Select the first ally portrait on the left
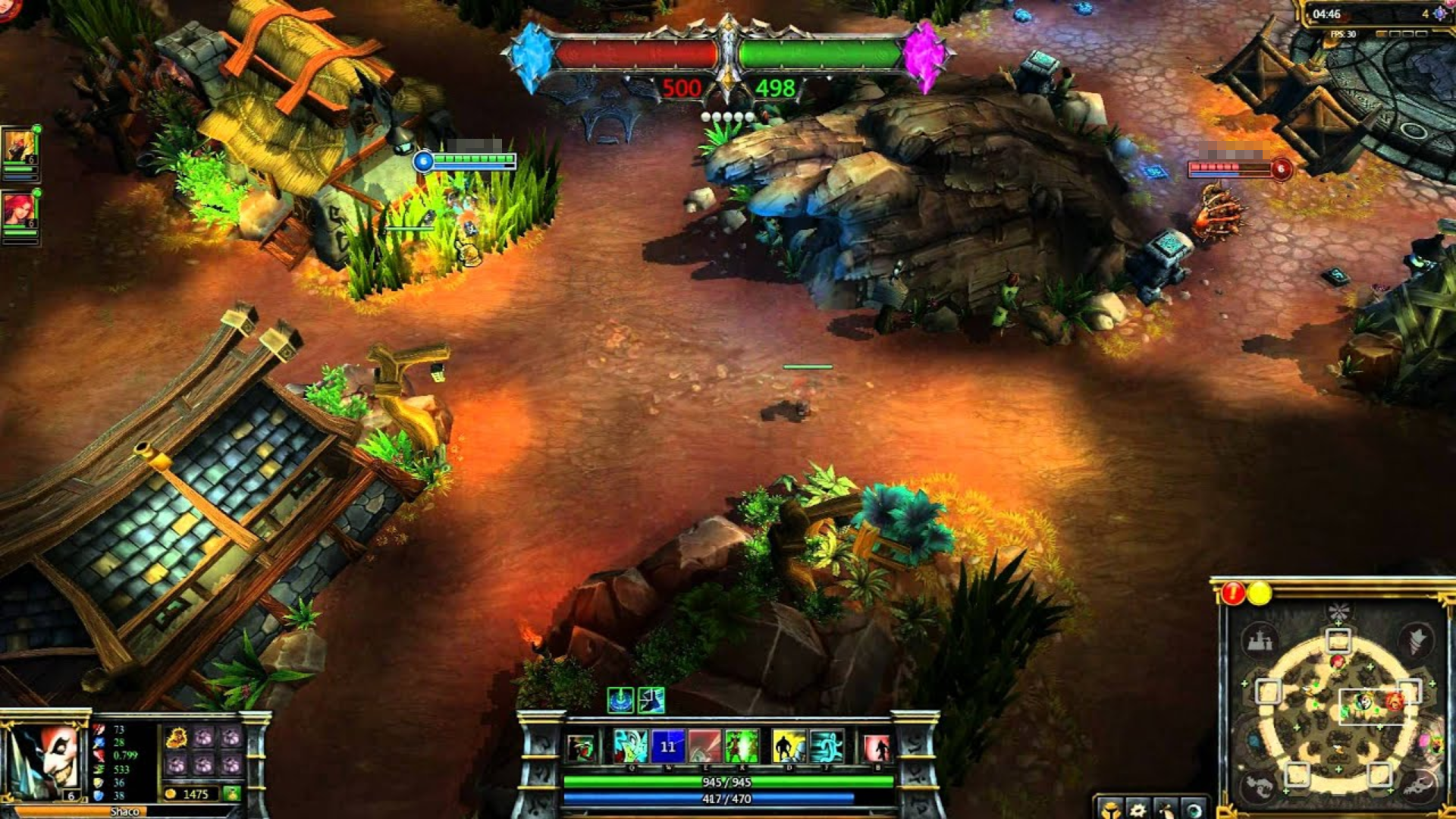Image resolution: width=1456 pixels, height=819 pixels. [x=18, y=146]
